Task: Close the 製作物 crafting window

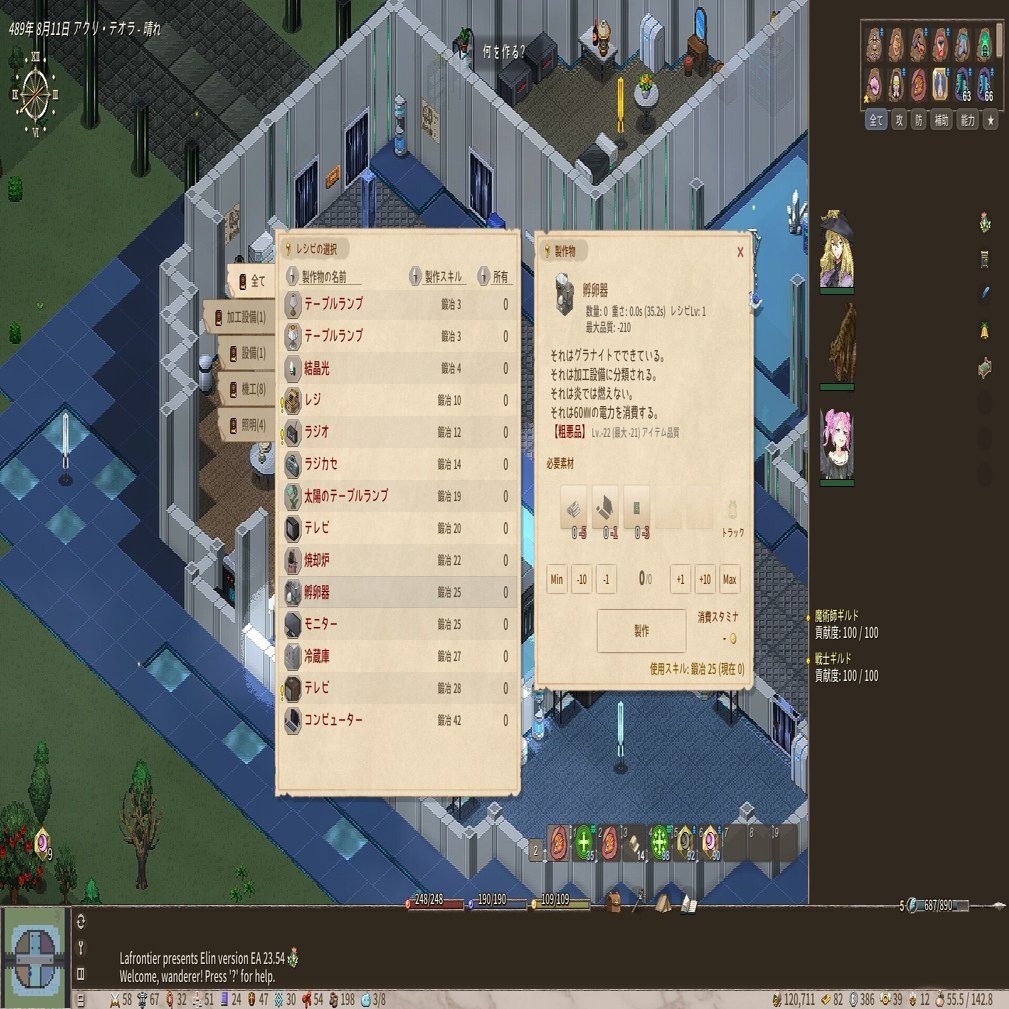Action: click(740, 253)
